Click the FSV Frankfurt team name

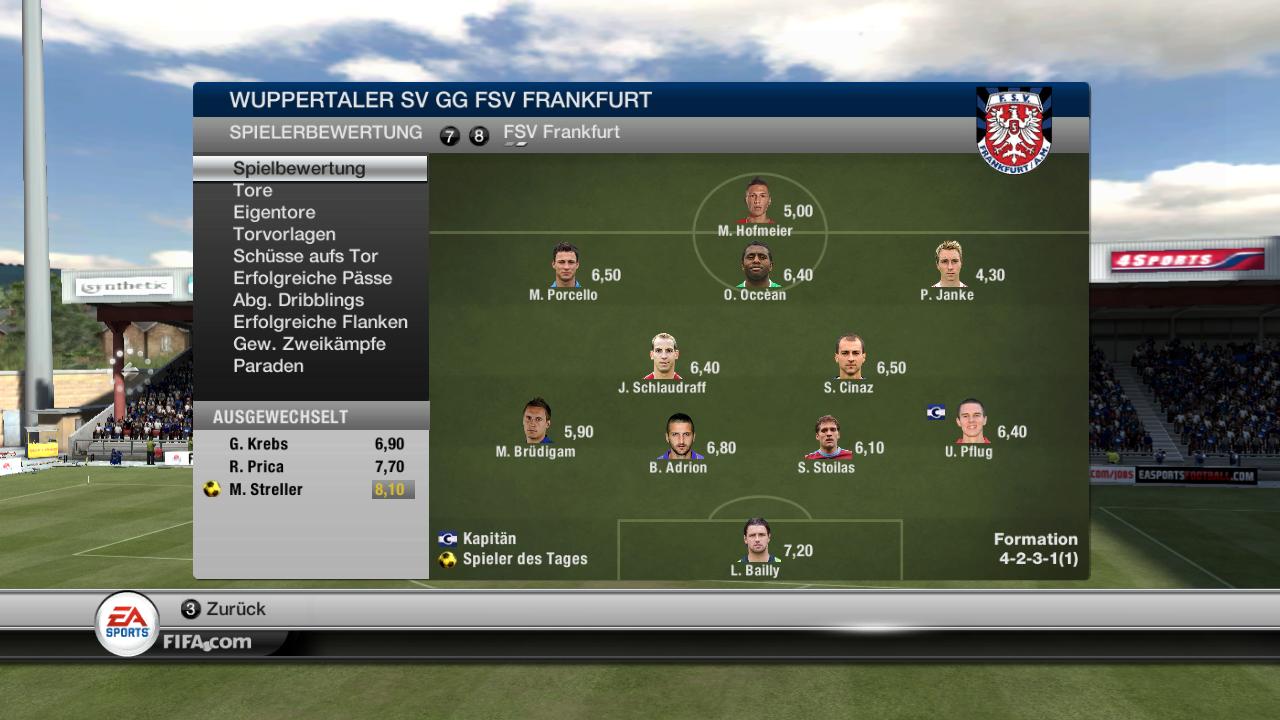coord(561,132)
